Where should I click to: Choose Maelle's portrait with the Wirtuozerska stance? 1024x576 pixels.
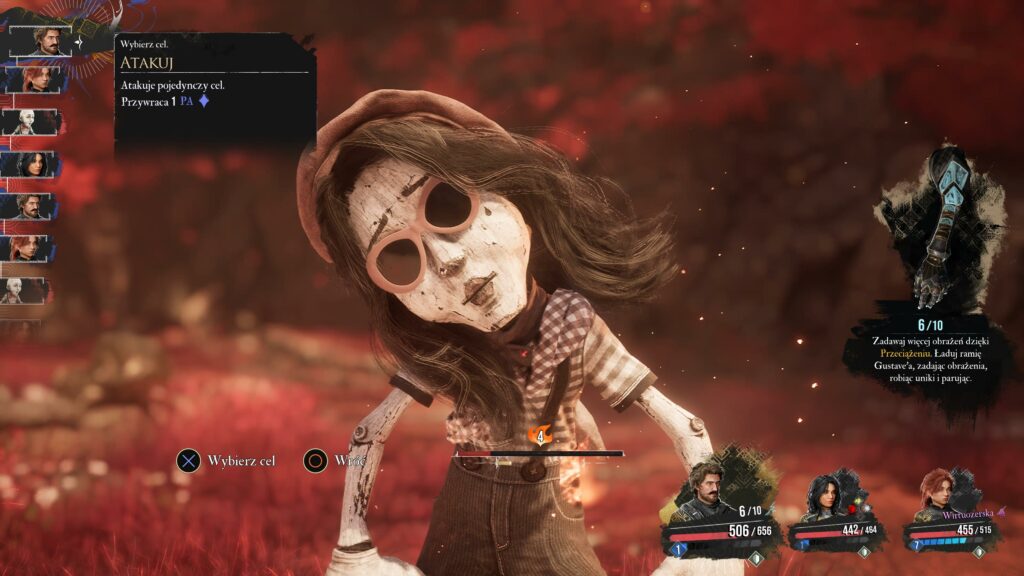point(940,491)
